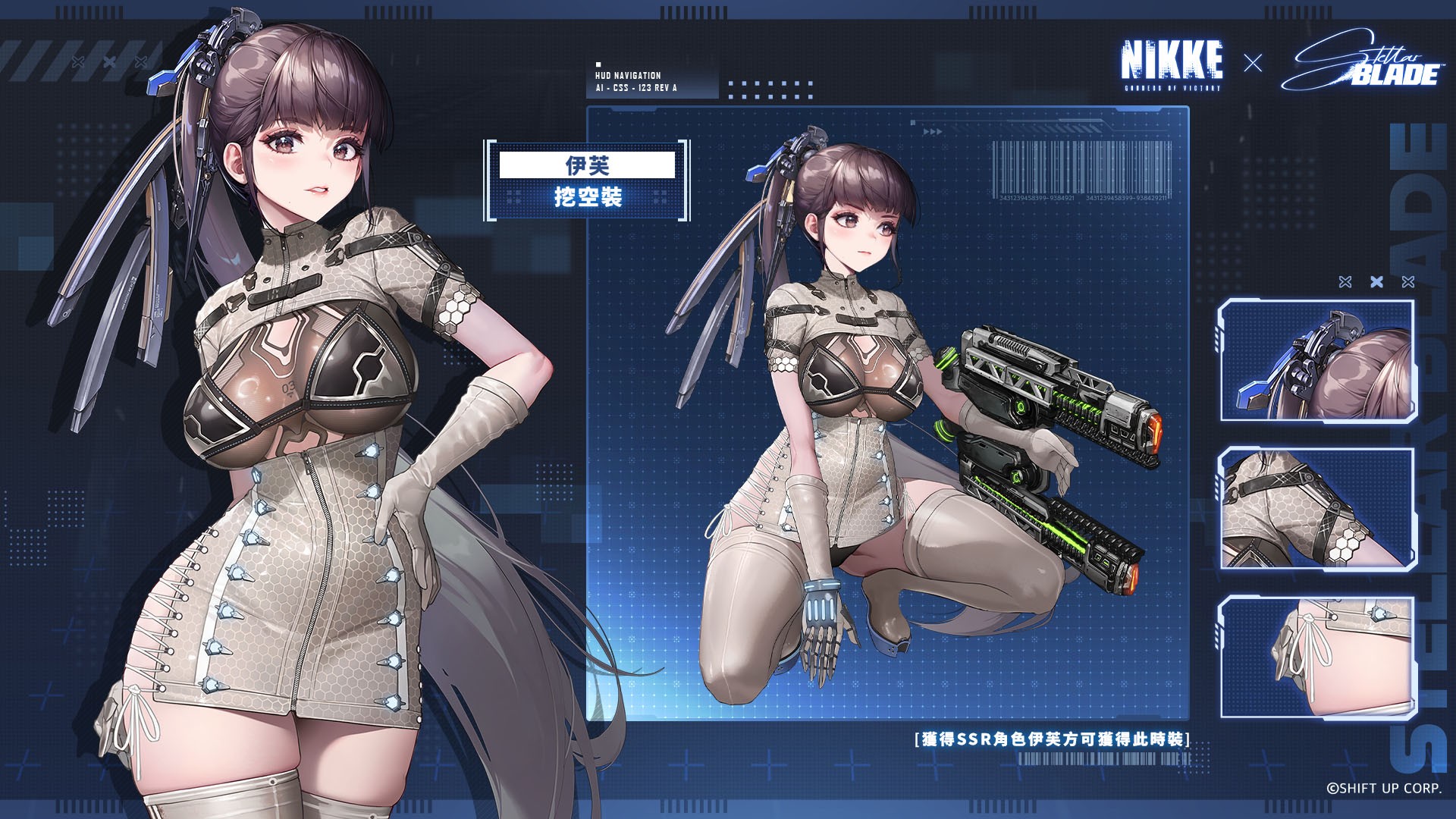This screenshot has width=1456, height=819.
Task: View the thigh ribbon detail thumbnail
Action: (x=1317, y=657)
